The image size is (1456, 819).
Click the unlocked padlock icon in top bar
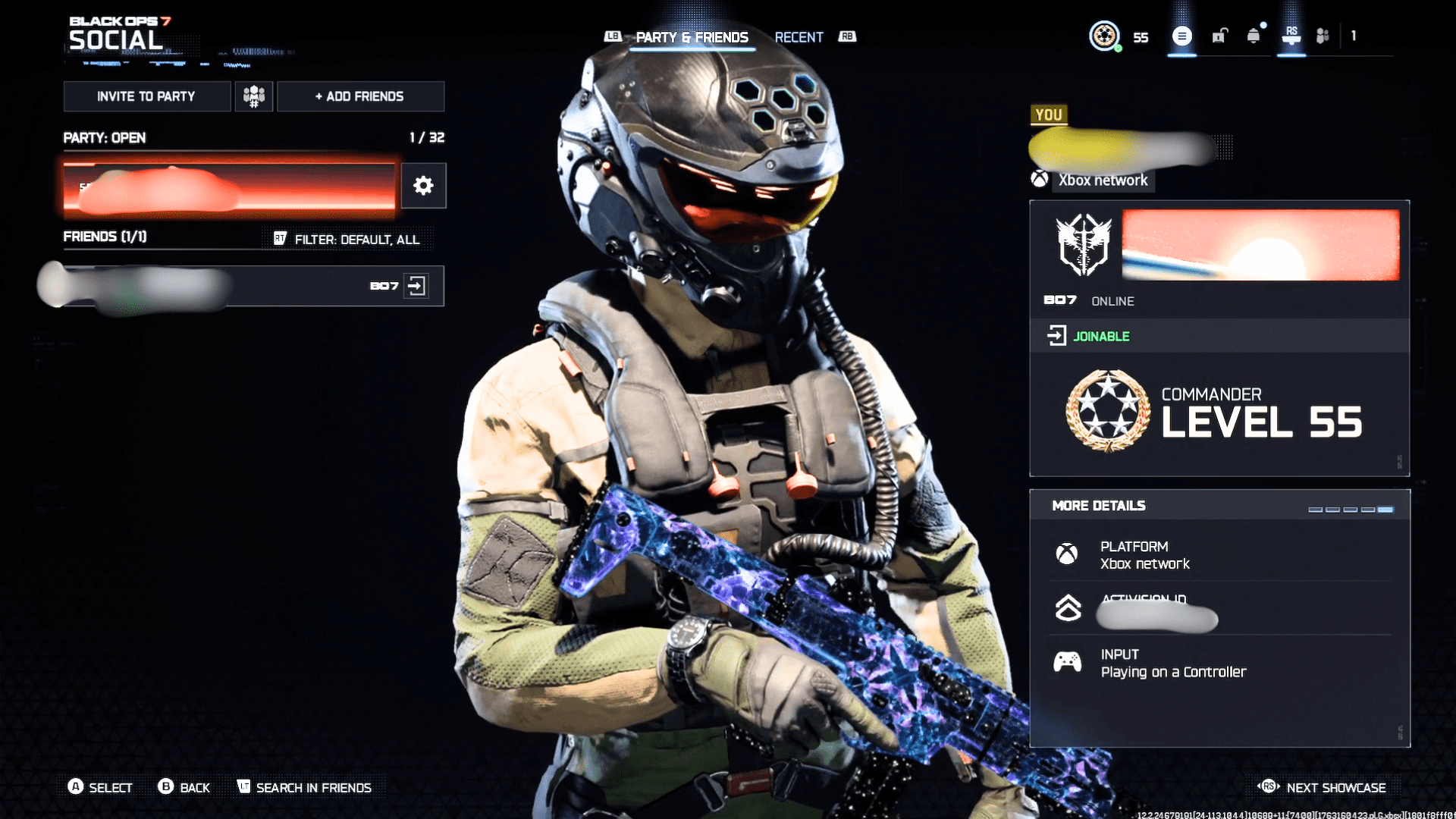pos(1218,36)
